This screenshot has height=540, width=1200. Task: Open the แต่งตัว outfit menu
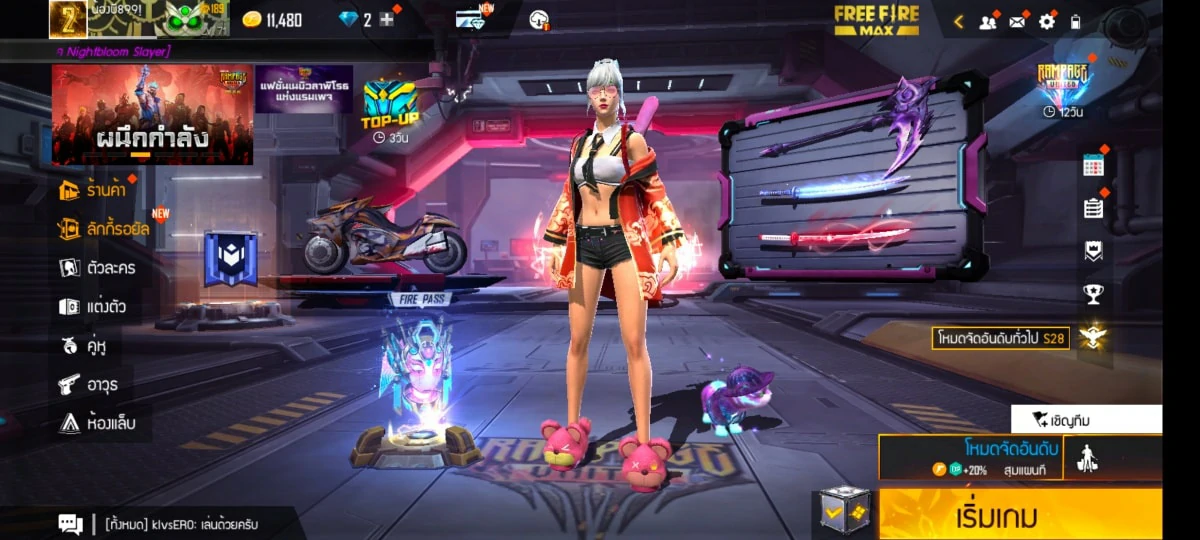tap(93, 307)
